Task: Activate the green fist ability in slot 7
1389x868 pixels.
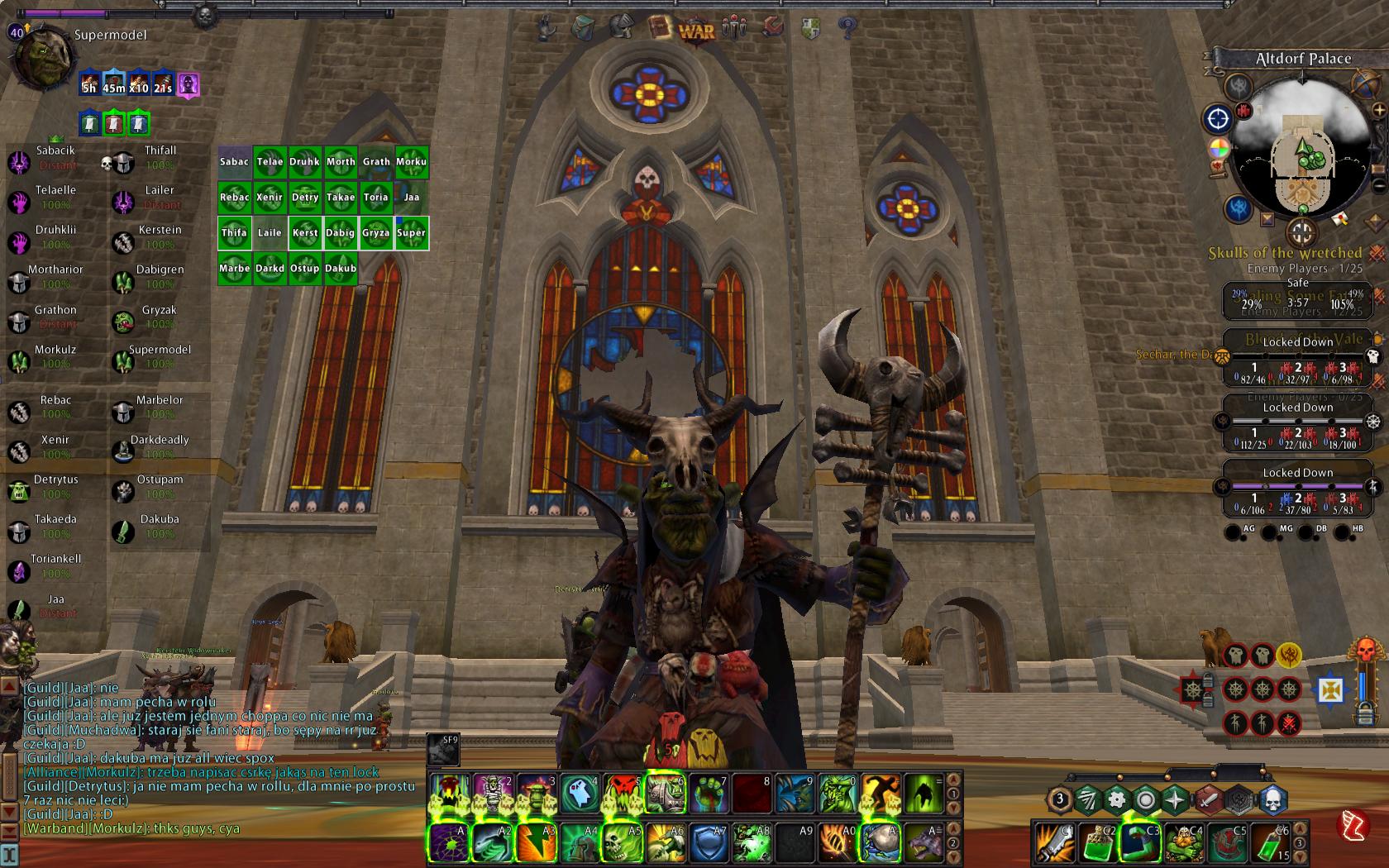Action: point(709,794)
